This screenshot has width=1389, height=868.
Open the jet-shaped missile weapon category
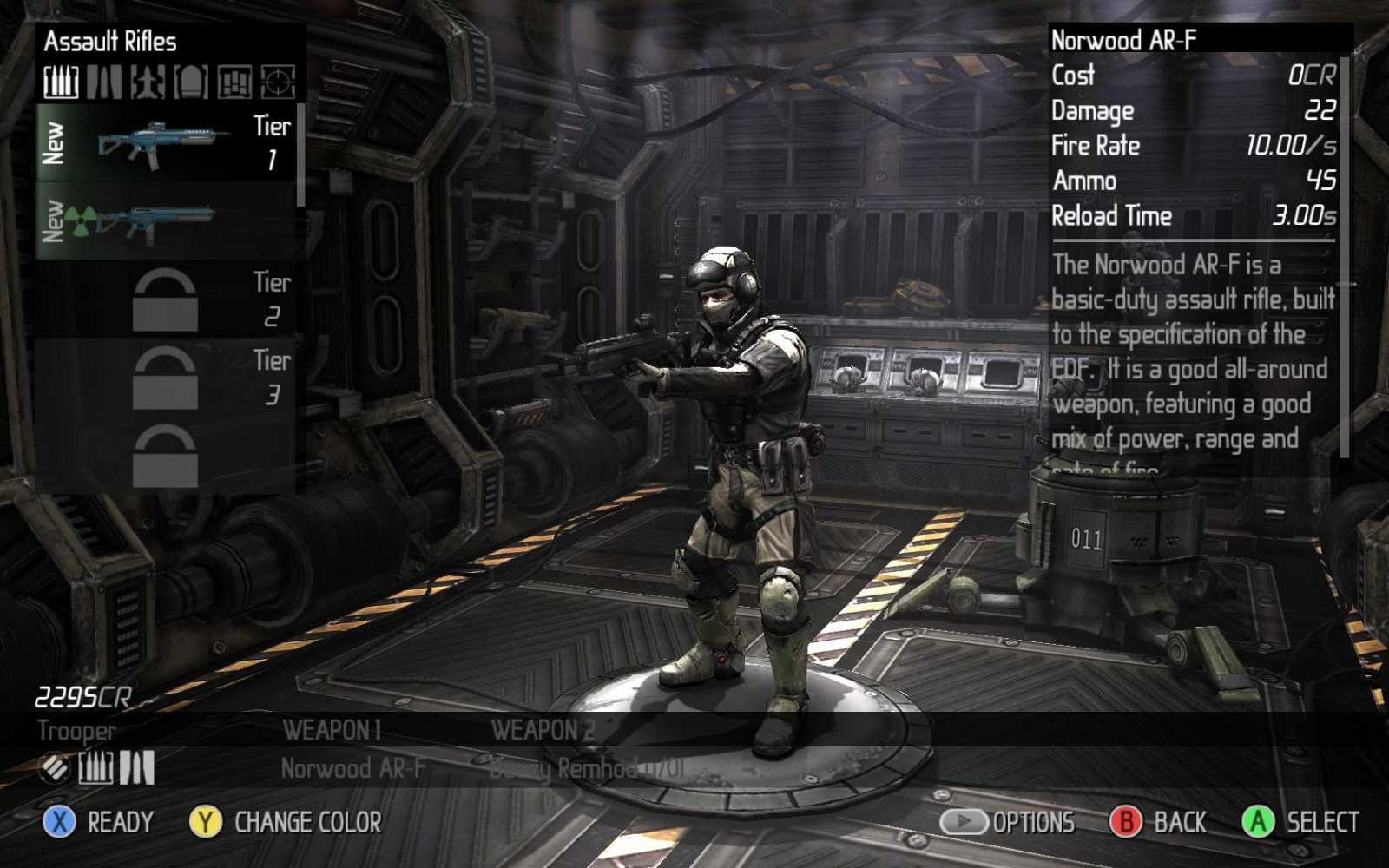[x=148, y=82]
